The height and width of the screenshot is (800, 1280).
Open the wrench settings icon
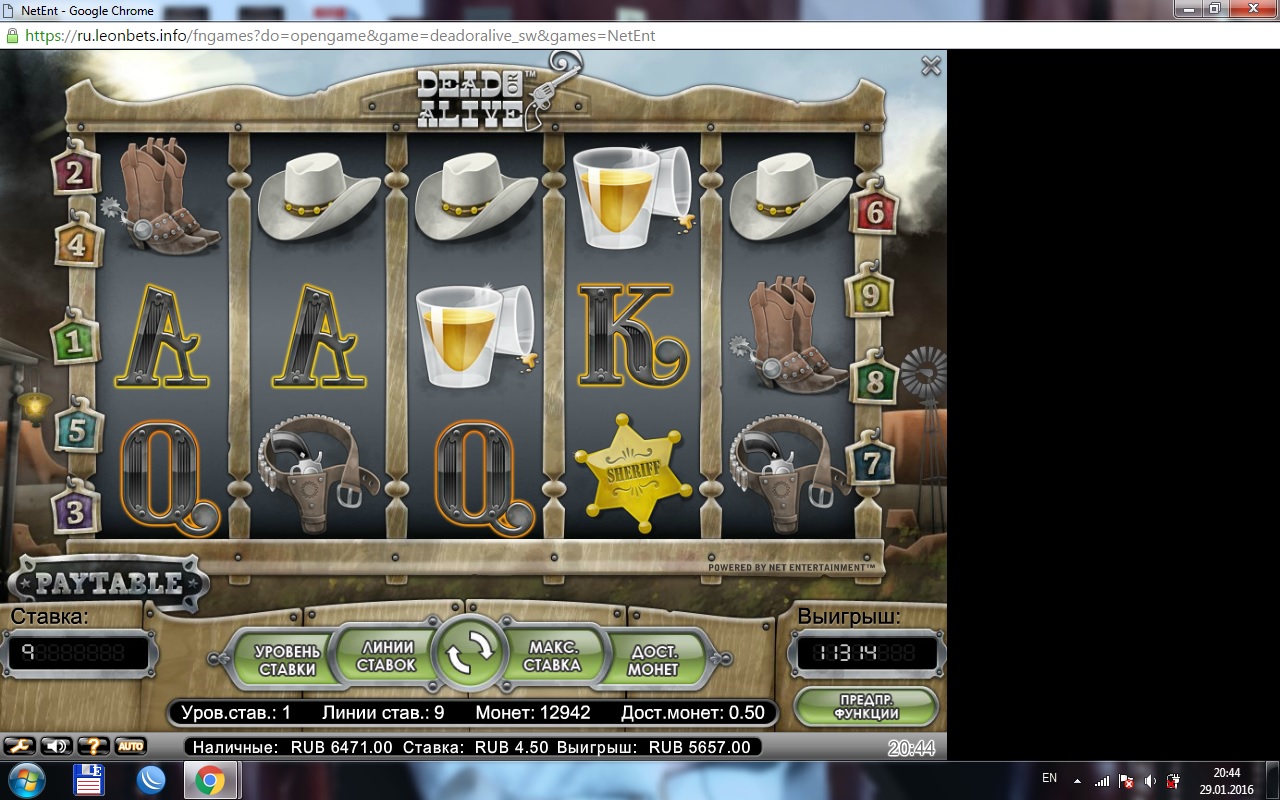pos(19,746)
